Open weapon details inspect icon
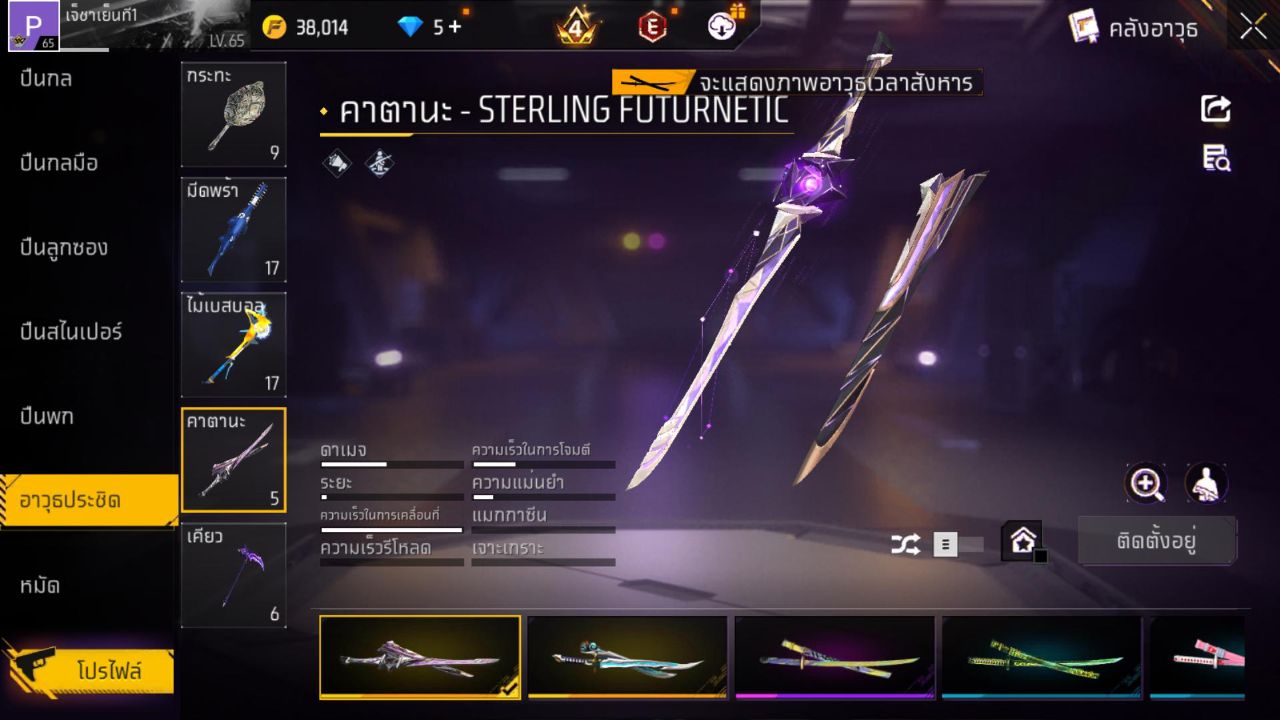1280x720 pixels. point(1215,155)
